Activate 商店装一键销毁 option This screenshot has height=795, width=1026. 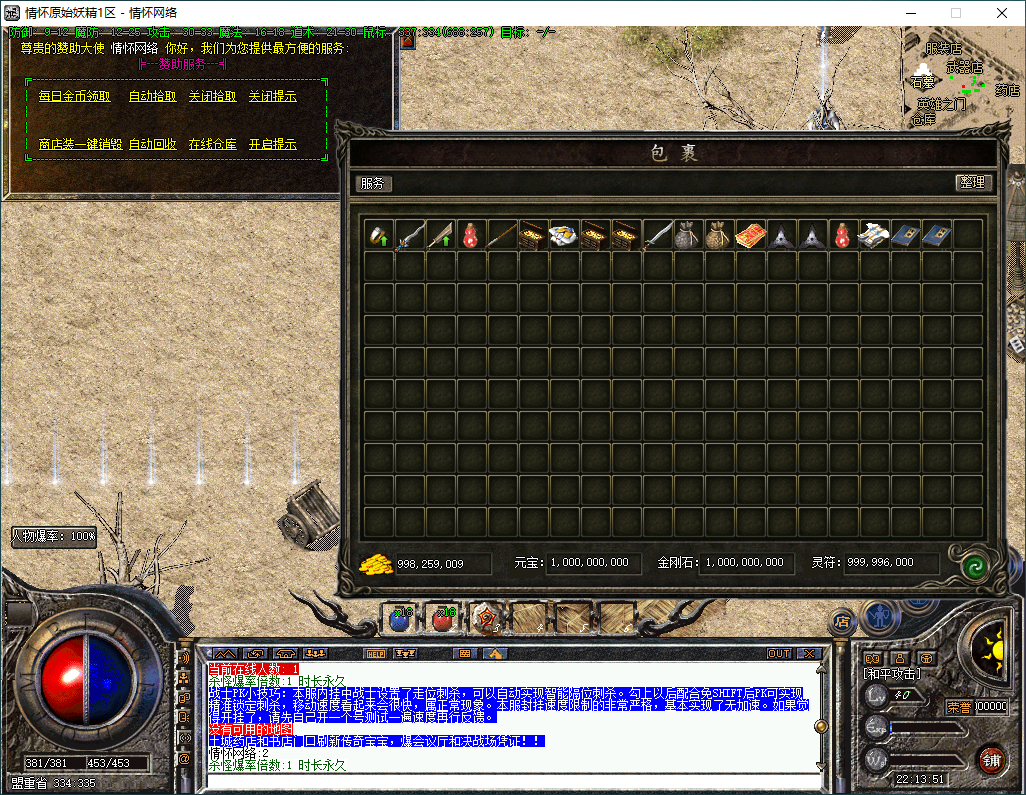pos(80,144)
